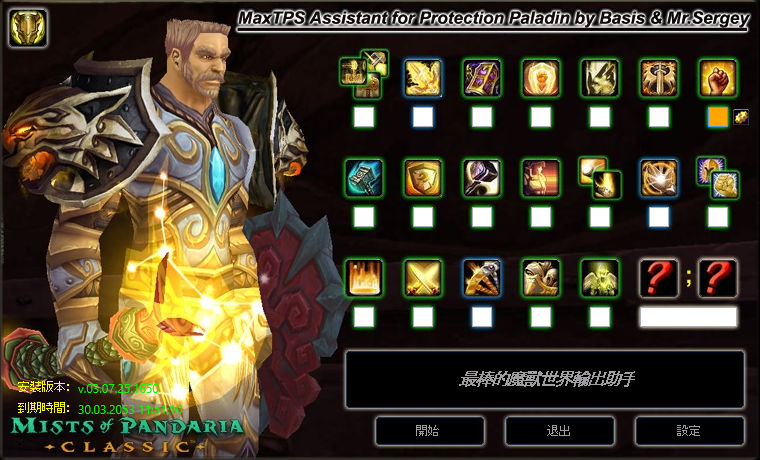Click the second red question mark icon
Screen dimensions: 760x460
click(717, 277)
